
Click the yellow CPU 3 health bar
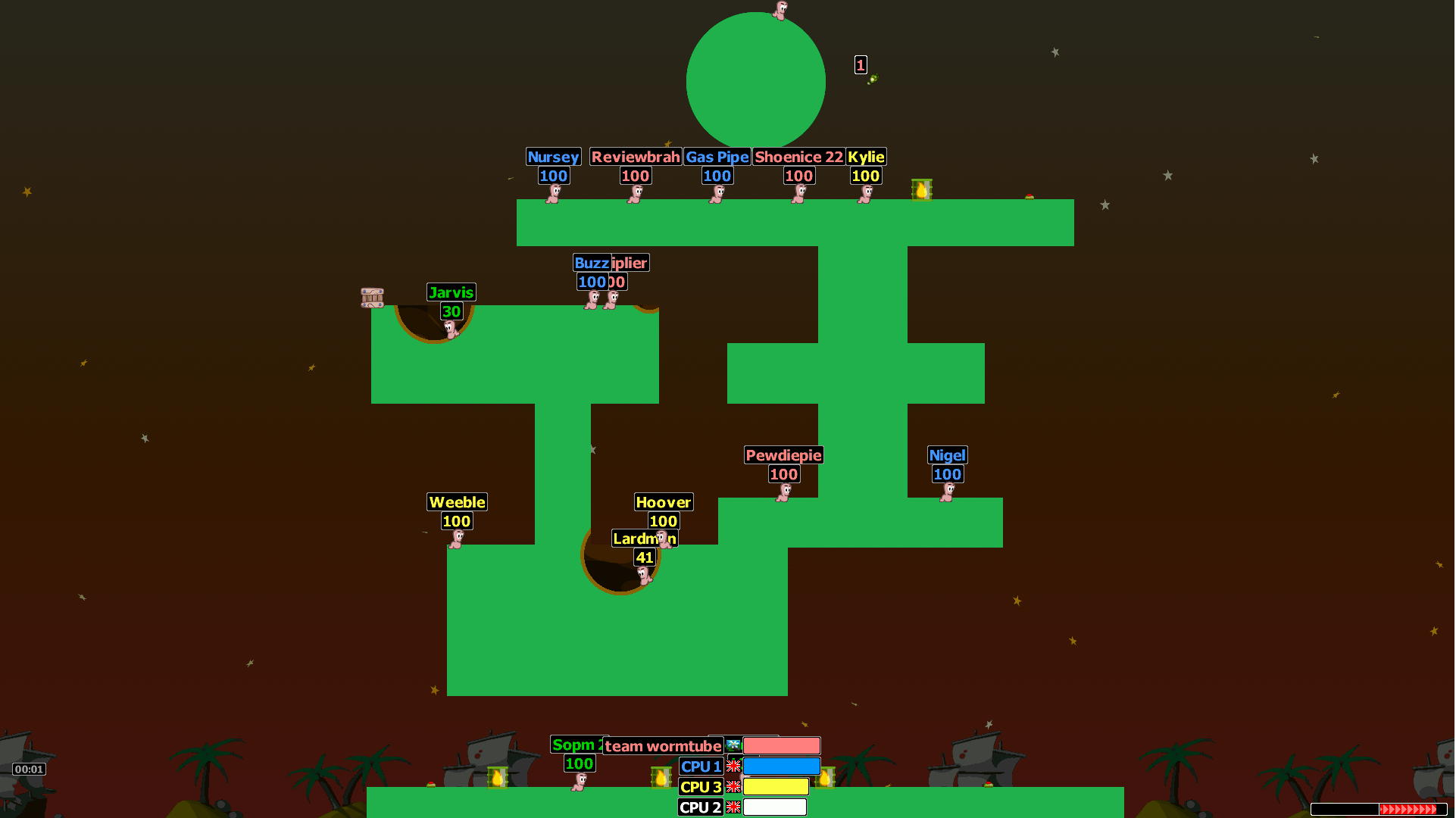[776, 787]
